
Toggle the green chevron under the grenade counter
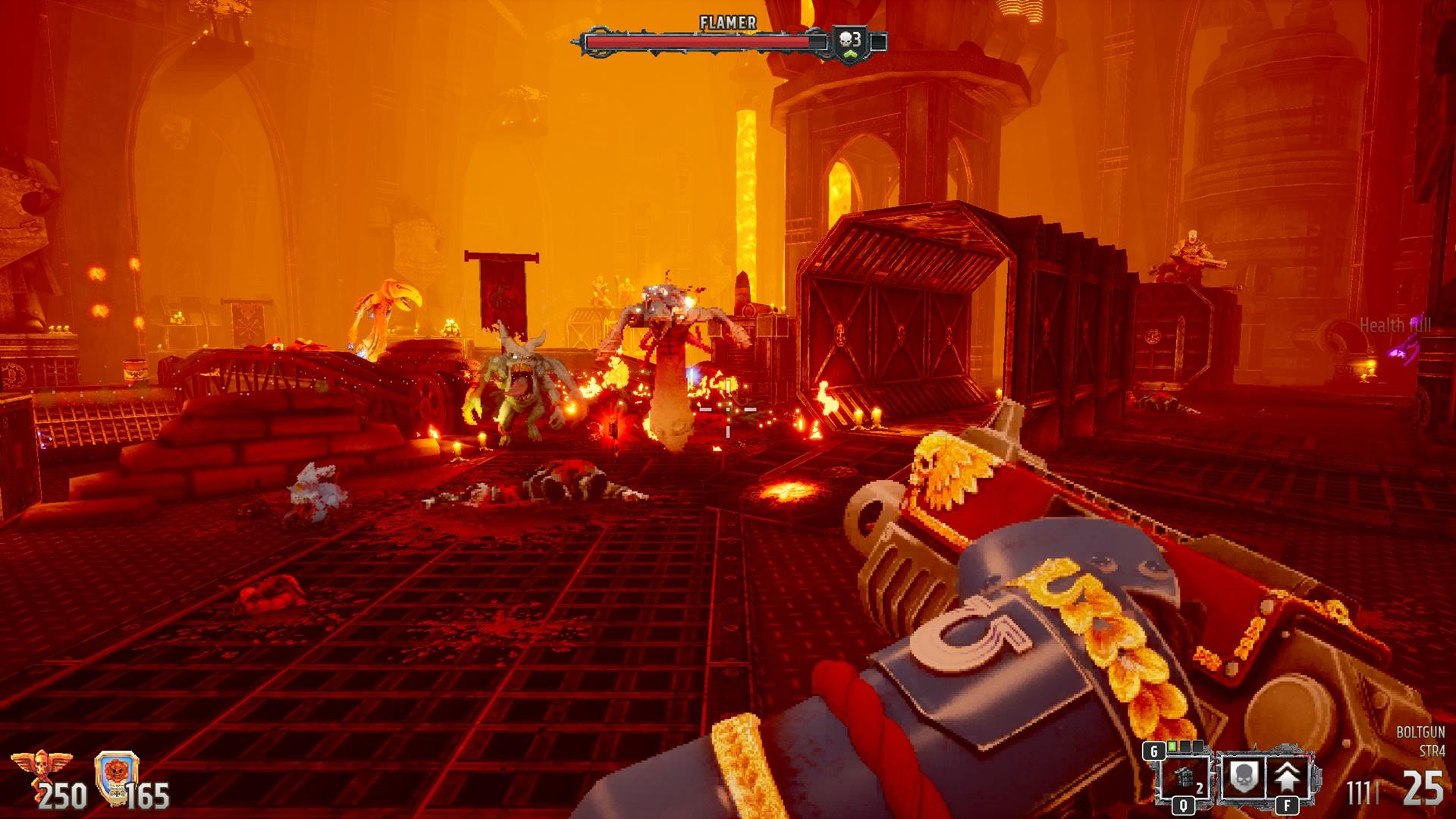[850, 55]
